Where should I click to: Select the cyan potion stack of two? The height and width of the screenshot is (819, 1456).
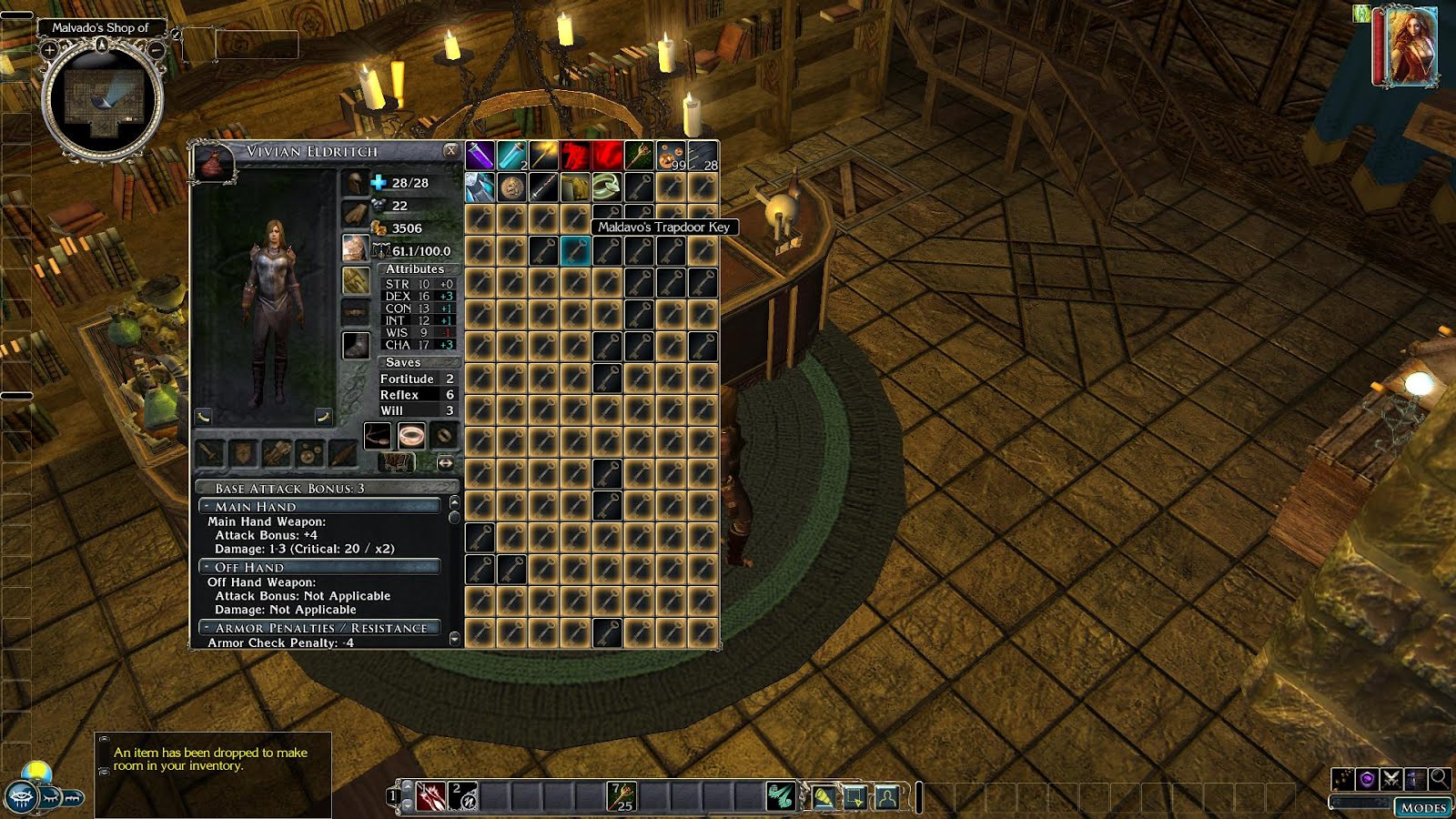[511, 156]
